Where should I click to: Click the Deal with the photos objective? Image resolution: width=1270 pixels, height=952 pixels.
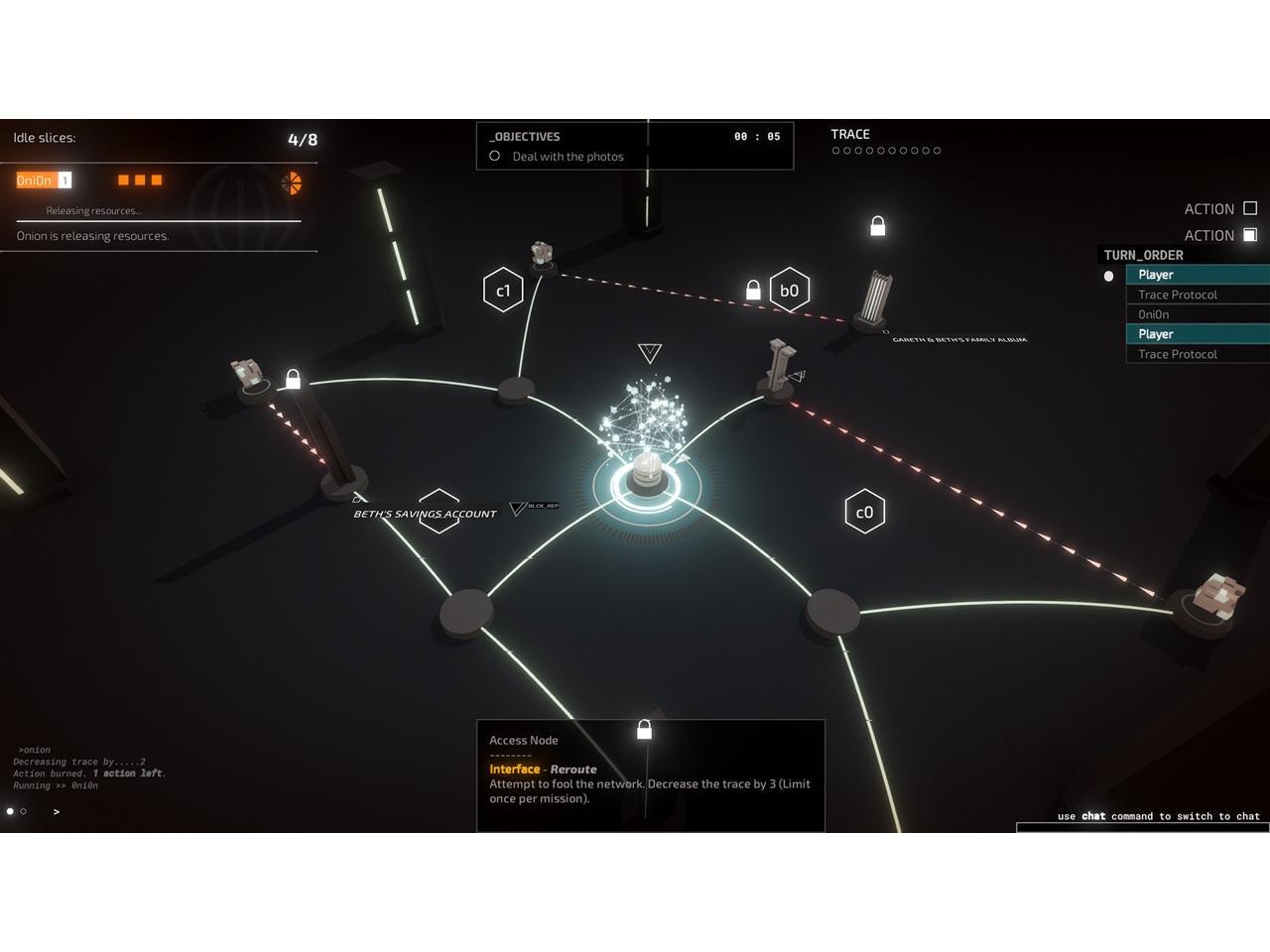point(568,157)
